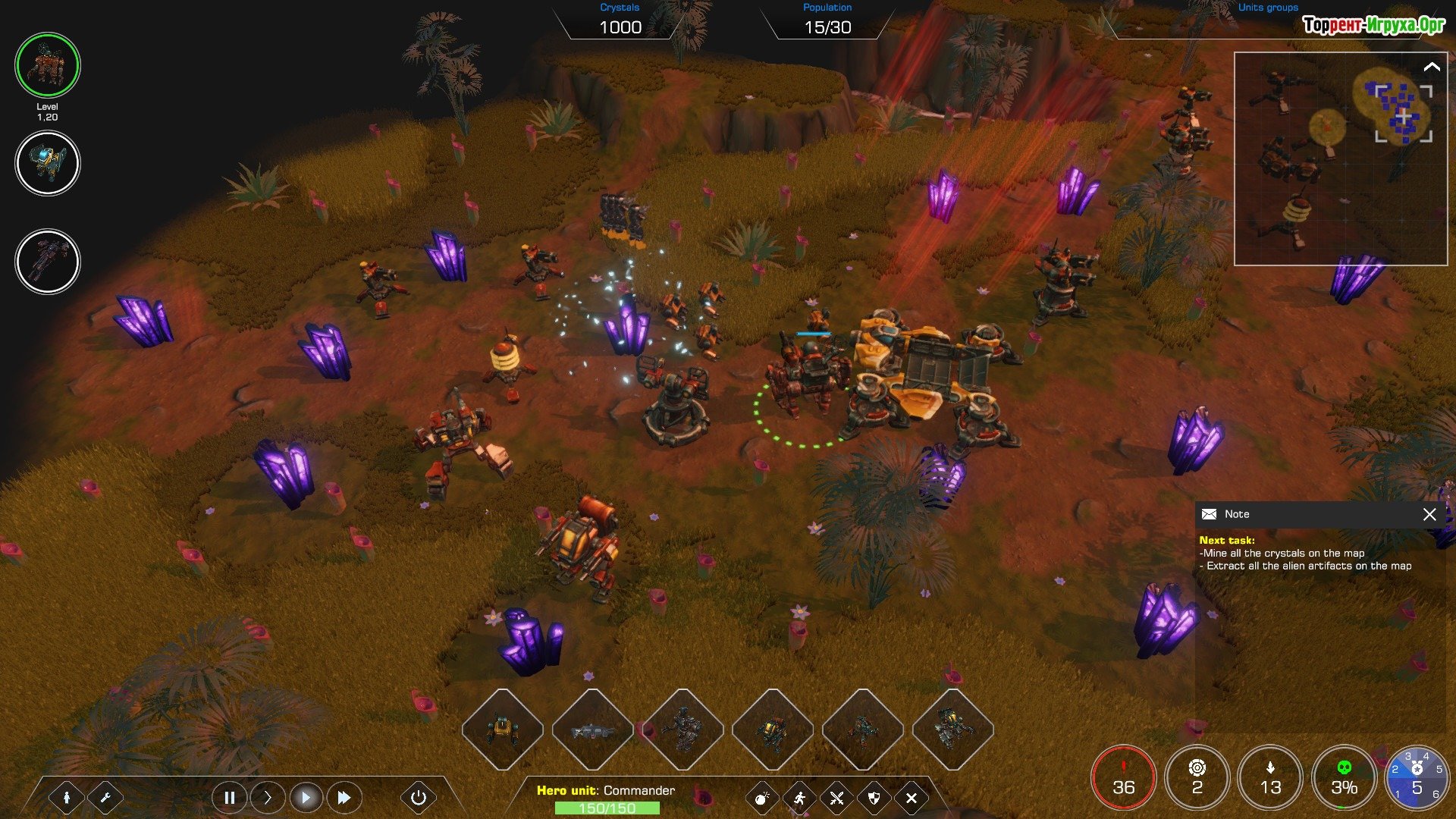Click the person icon button

click(x=67, y=797)
